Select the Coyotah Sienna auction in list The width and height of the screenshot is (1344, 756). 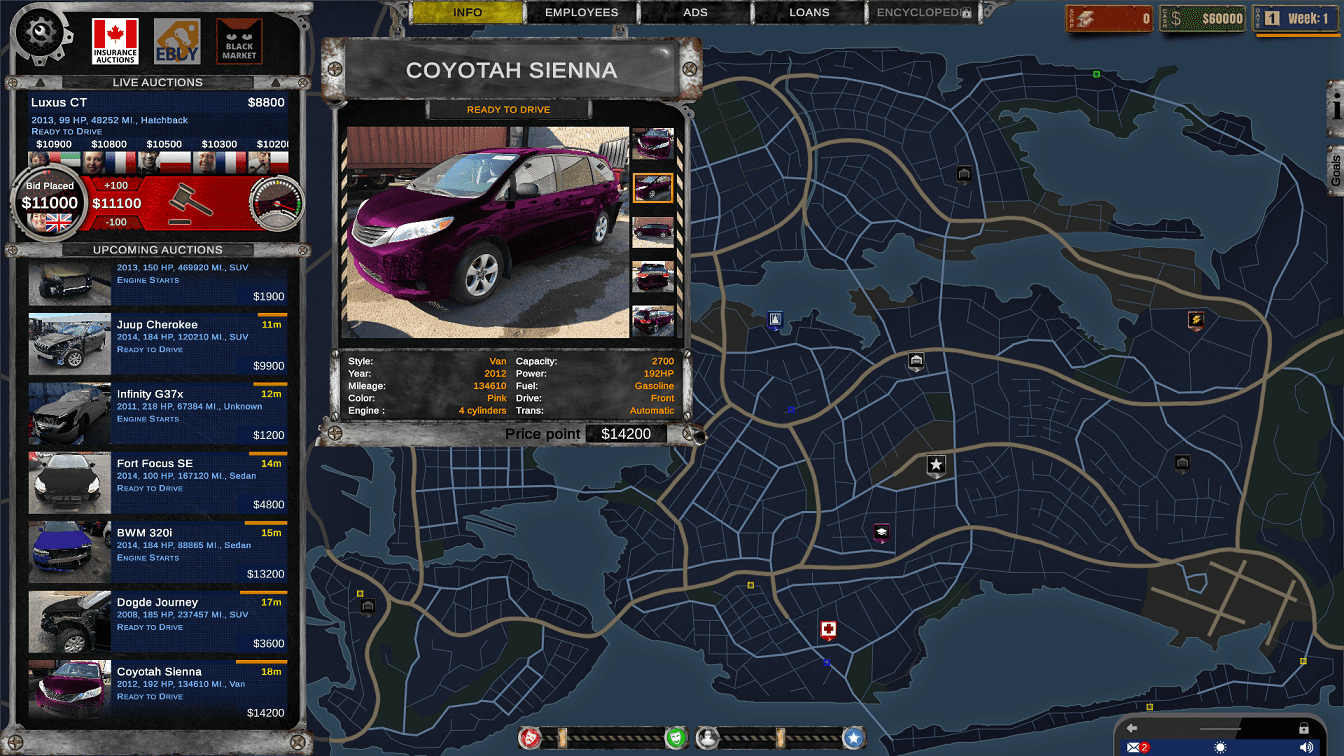157,689
